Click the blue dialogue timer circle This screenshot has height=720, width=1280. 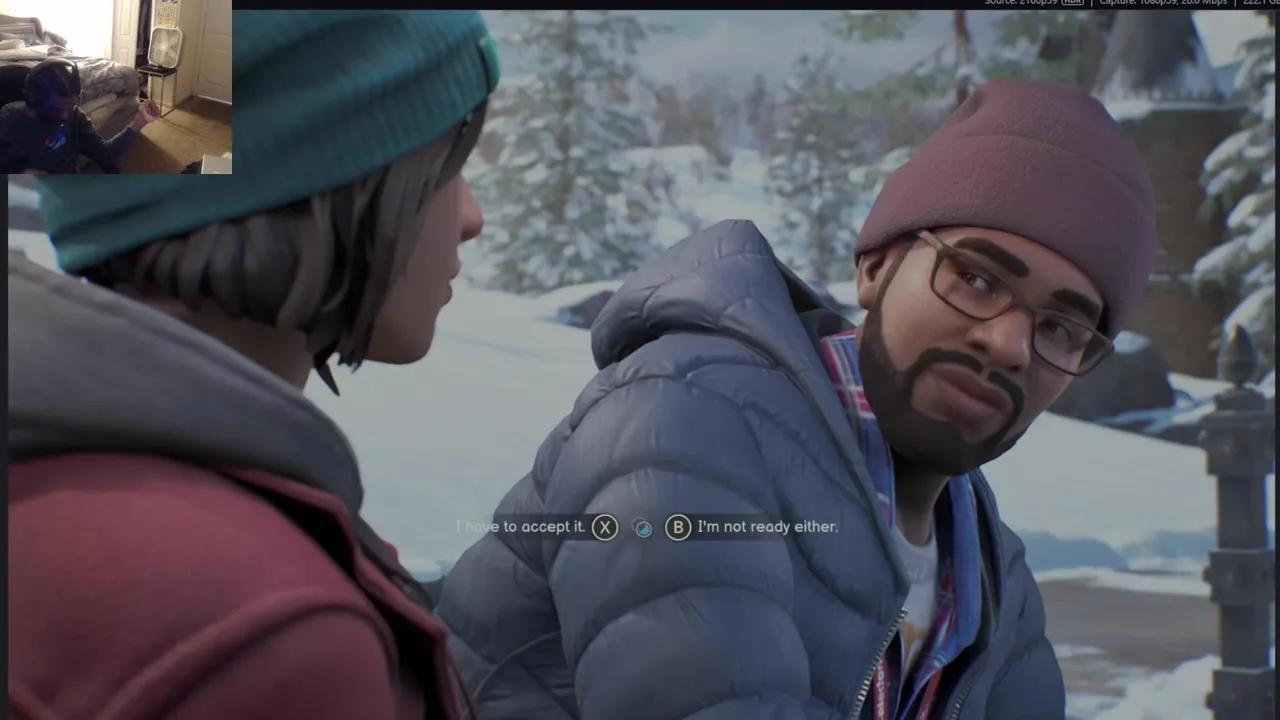pos(644,527)
